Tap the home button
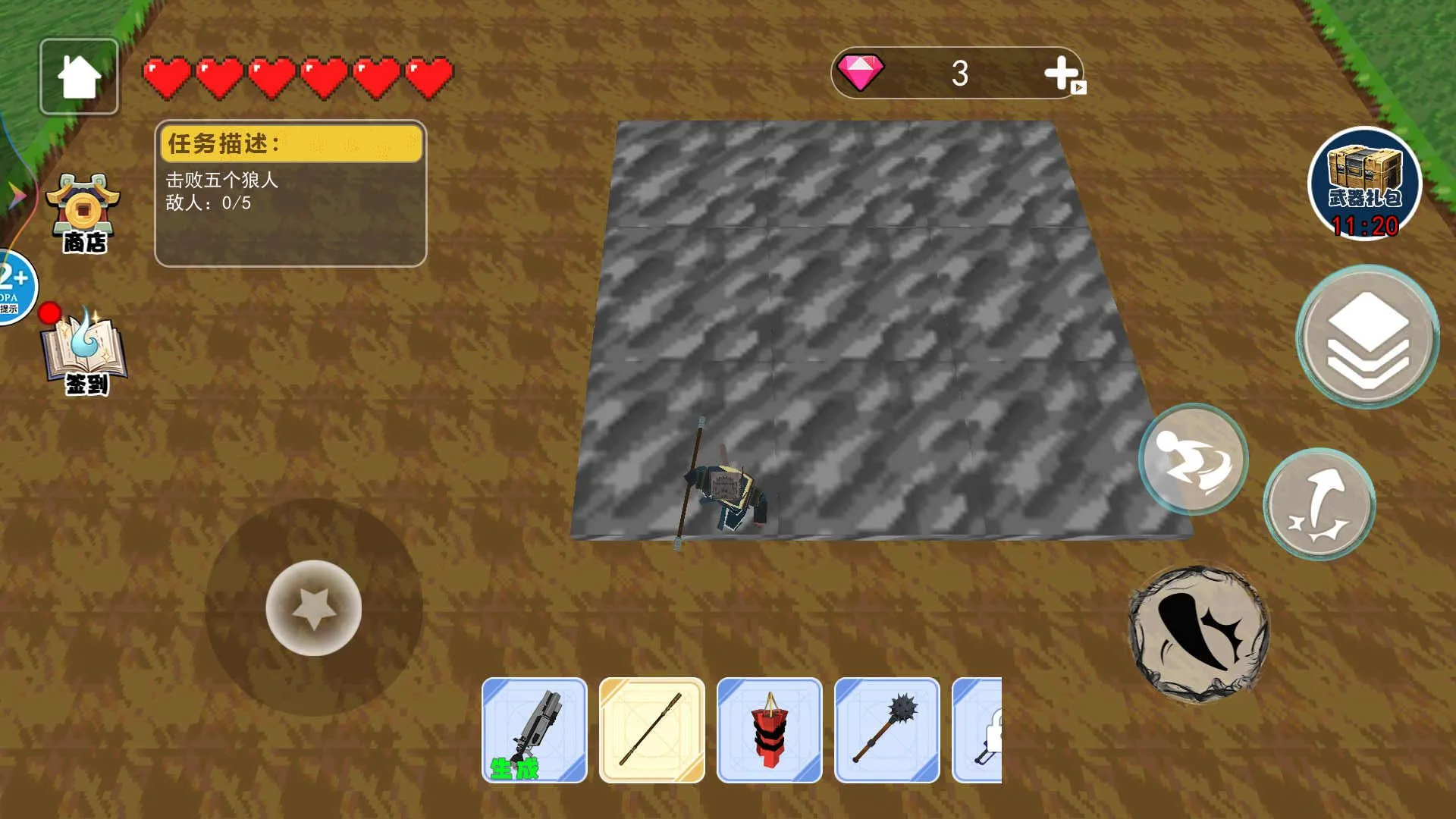 click(79, 77)
